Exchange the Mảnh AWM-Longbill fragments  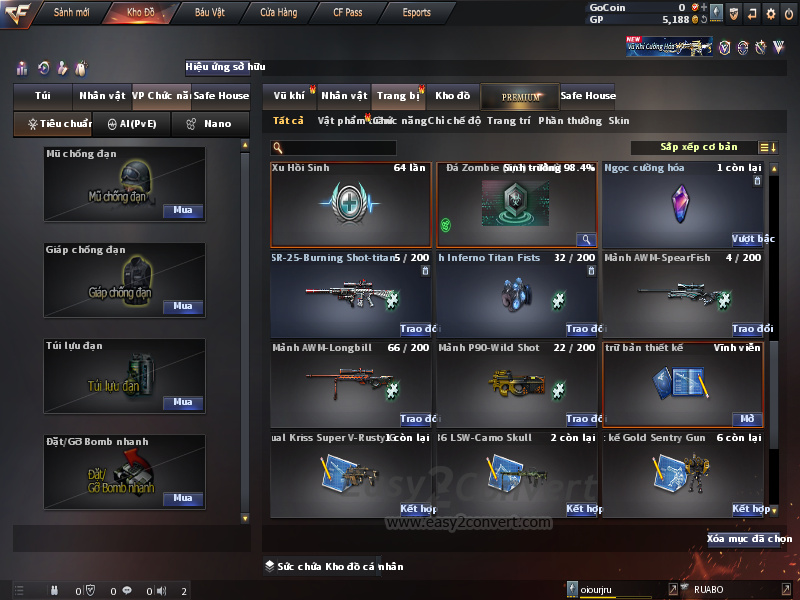415,419
